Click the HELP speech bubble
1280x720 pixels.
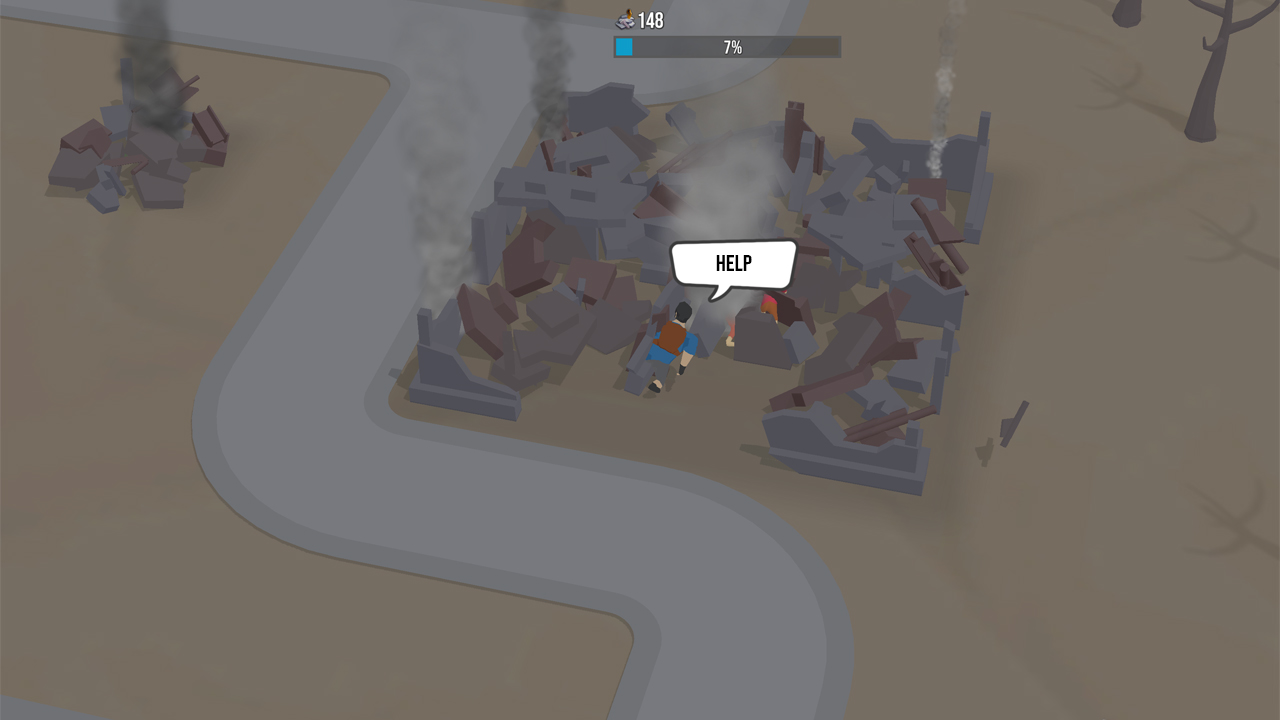(733, 263)
